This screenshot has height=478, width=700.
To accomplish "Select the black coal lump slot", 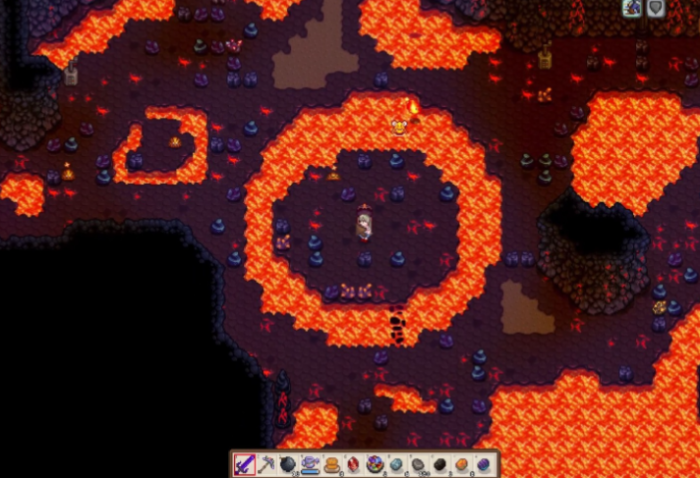I will [x=440, y=464].
